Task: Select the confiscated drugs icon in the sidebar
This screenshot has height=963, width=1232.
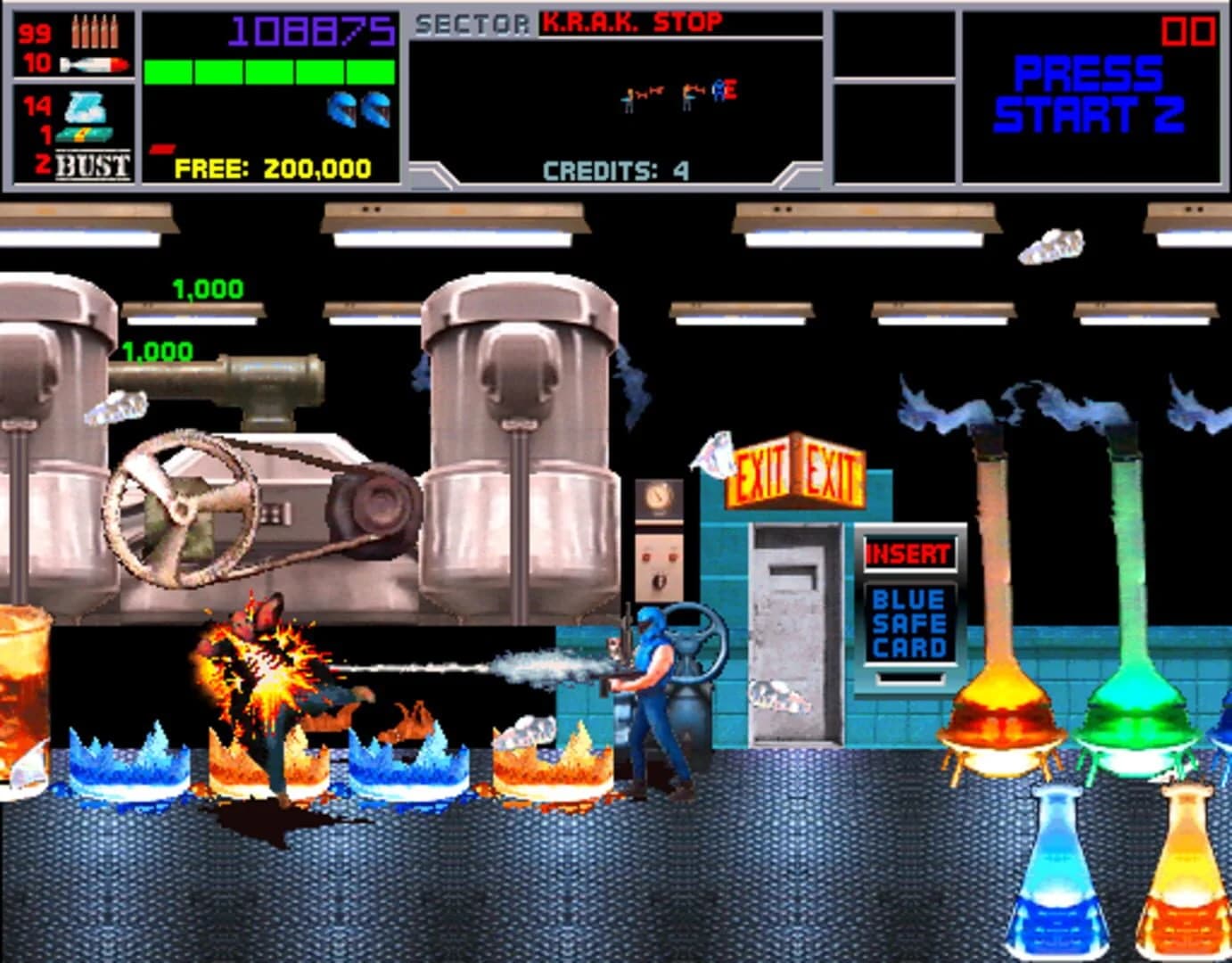Action: tap(85, 107)
